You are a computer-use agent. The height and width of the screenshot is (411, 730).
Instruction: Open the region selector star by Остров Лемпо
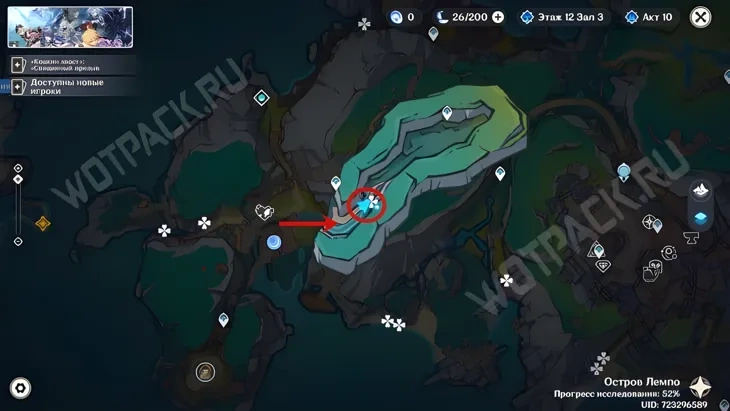[701, 388]
